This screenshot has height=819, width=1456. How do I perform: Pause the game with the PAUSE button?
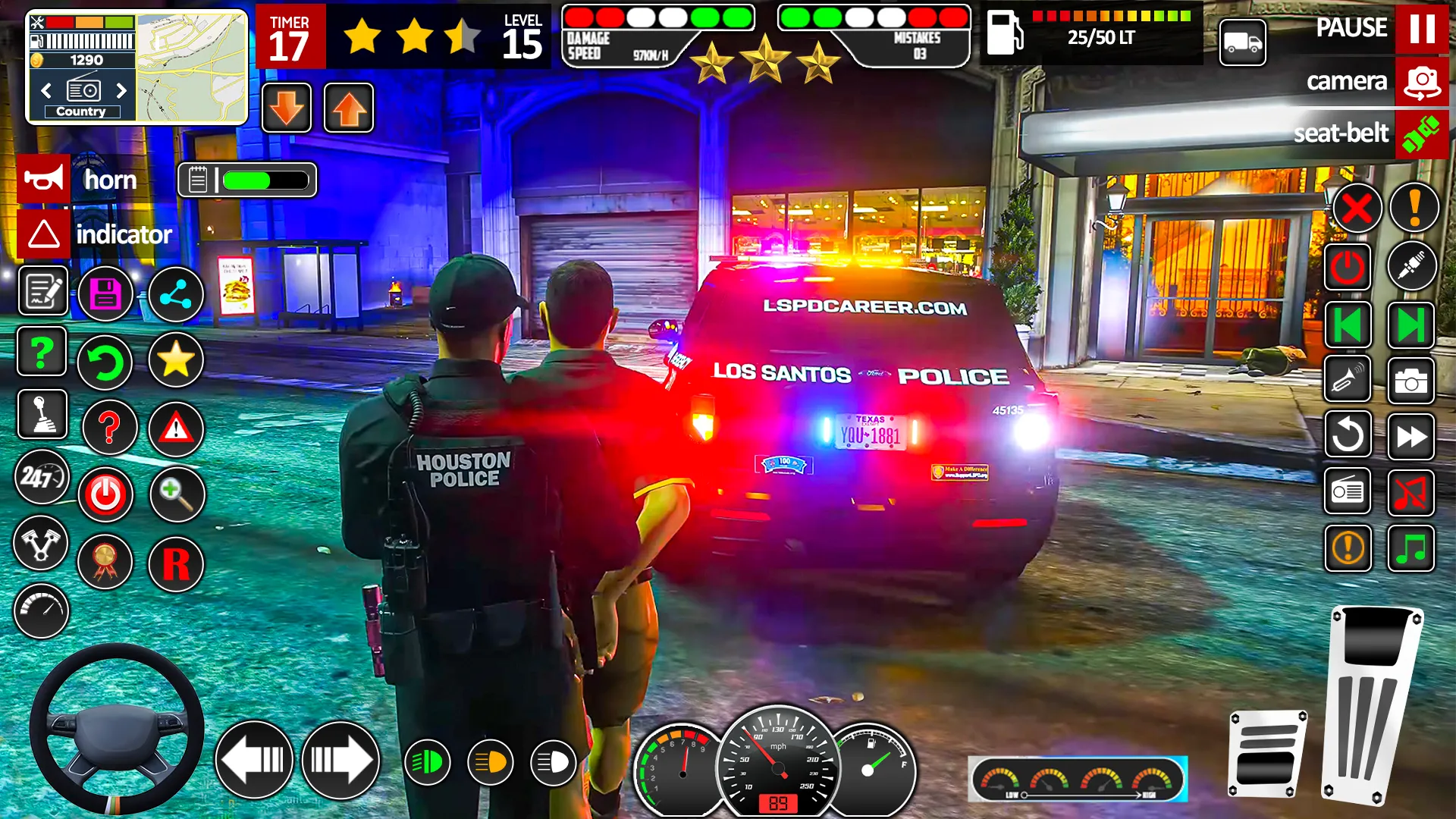coord(1421,29)
